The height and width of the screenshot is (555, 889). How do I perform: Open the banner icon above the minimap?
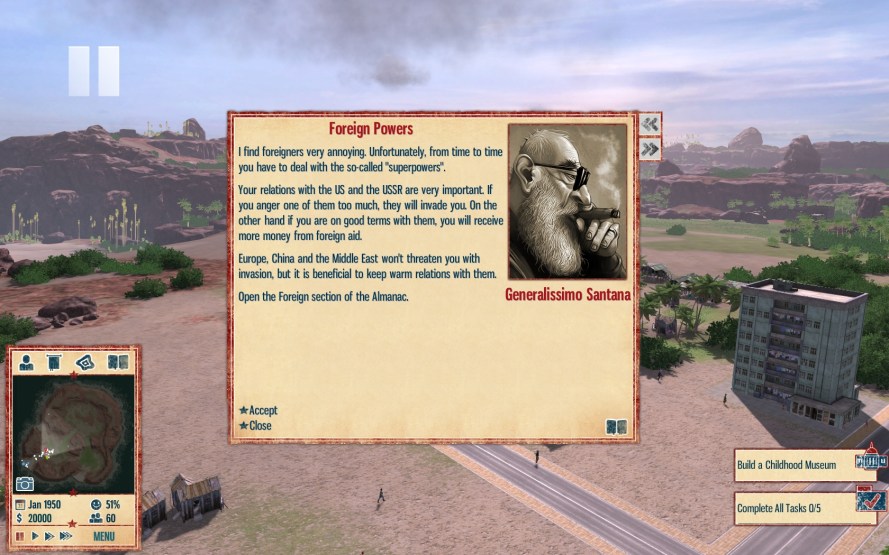[x=55, y=362]
